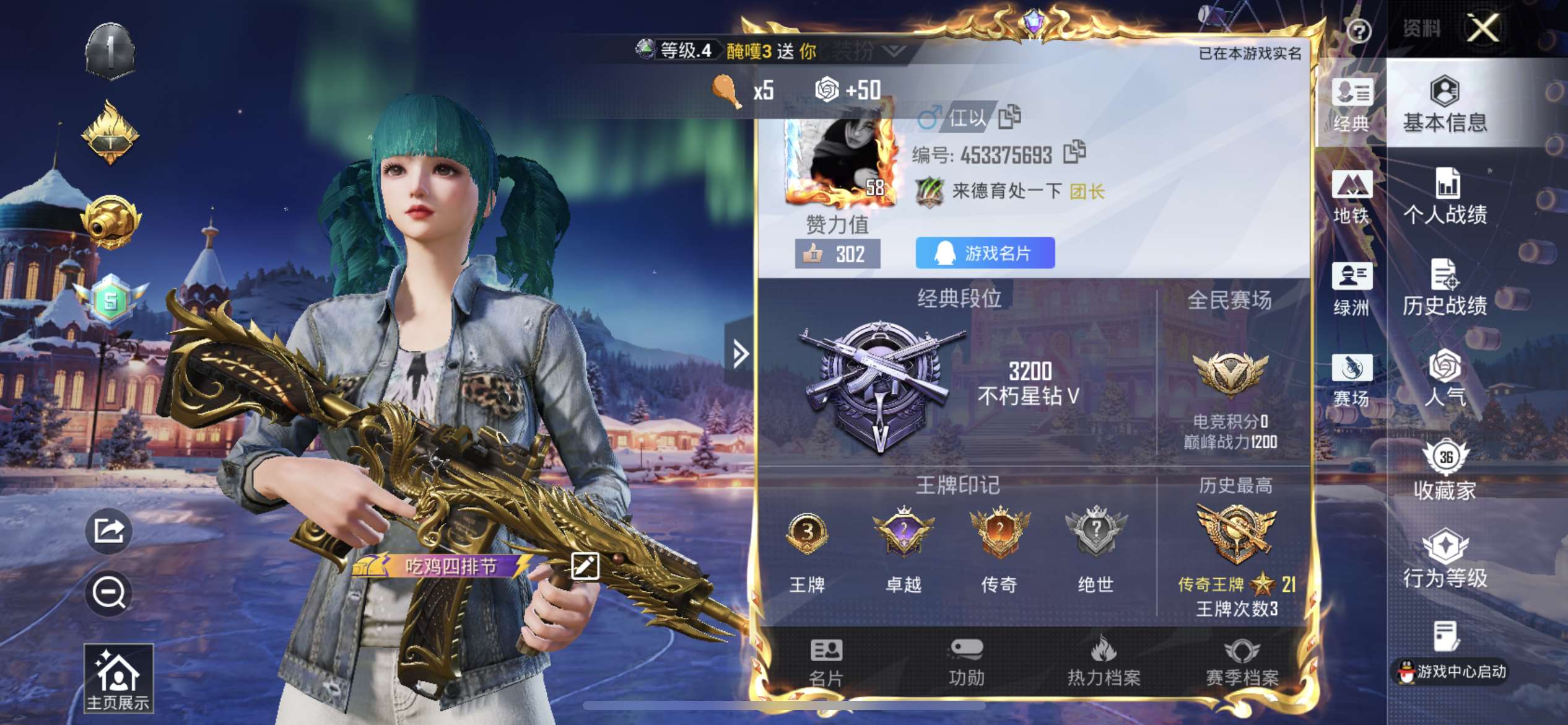Screen dimensions: 1568x725
Task: Choose the 经典 mode category
Action: click(x=1351, y=105)
